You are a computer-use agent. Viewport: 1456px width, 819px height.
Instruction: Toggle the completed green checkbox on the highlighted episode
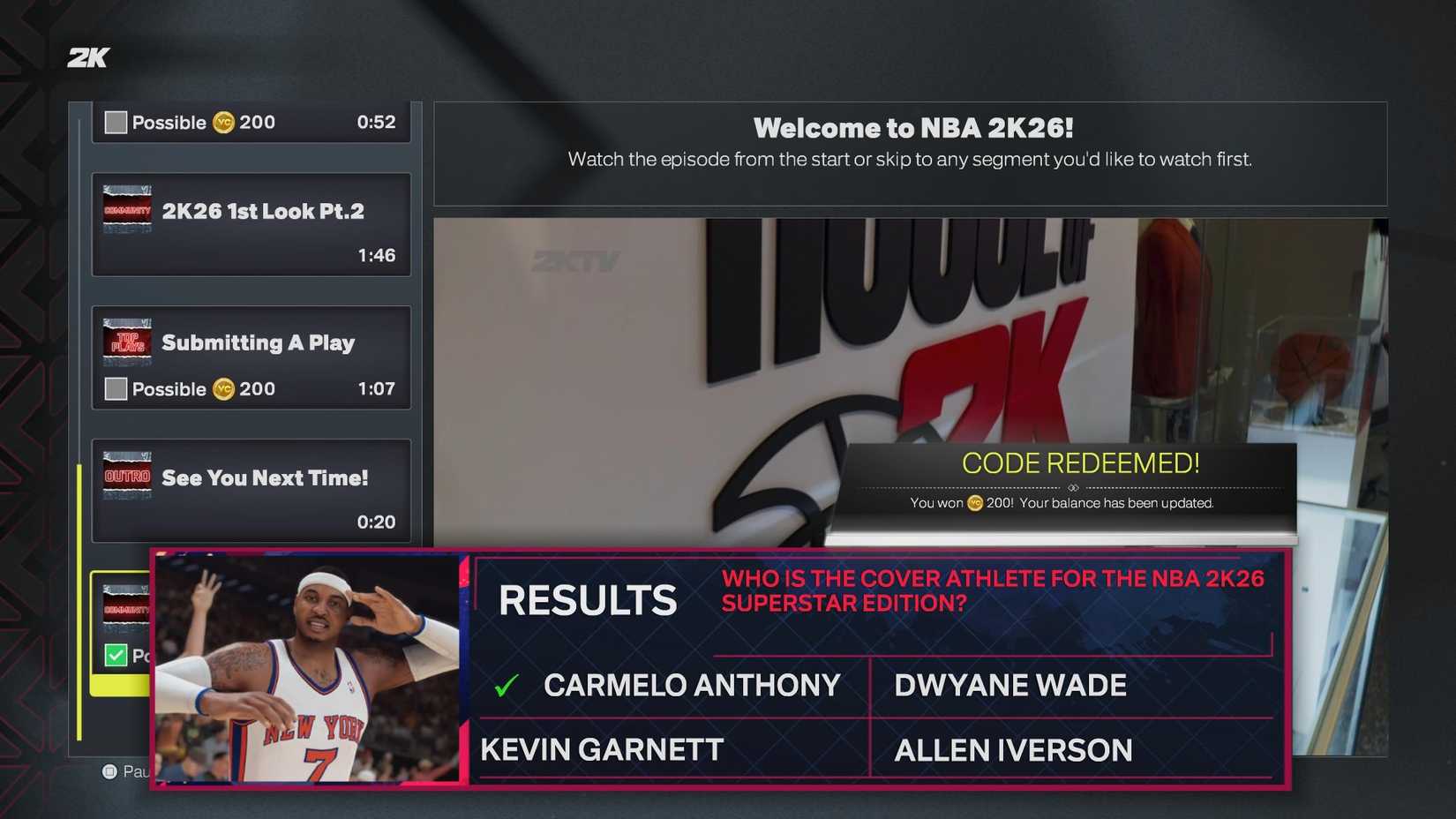point(115,655)
